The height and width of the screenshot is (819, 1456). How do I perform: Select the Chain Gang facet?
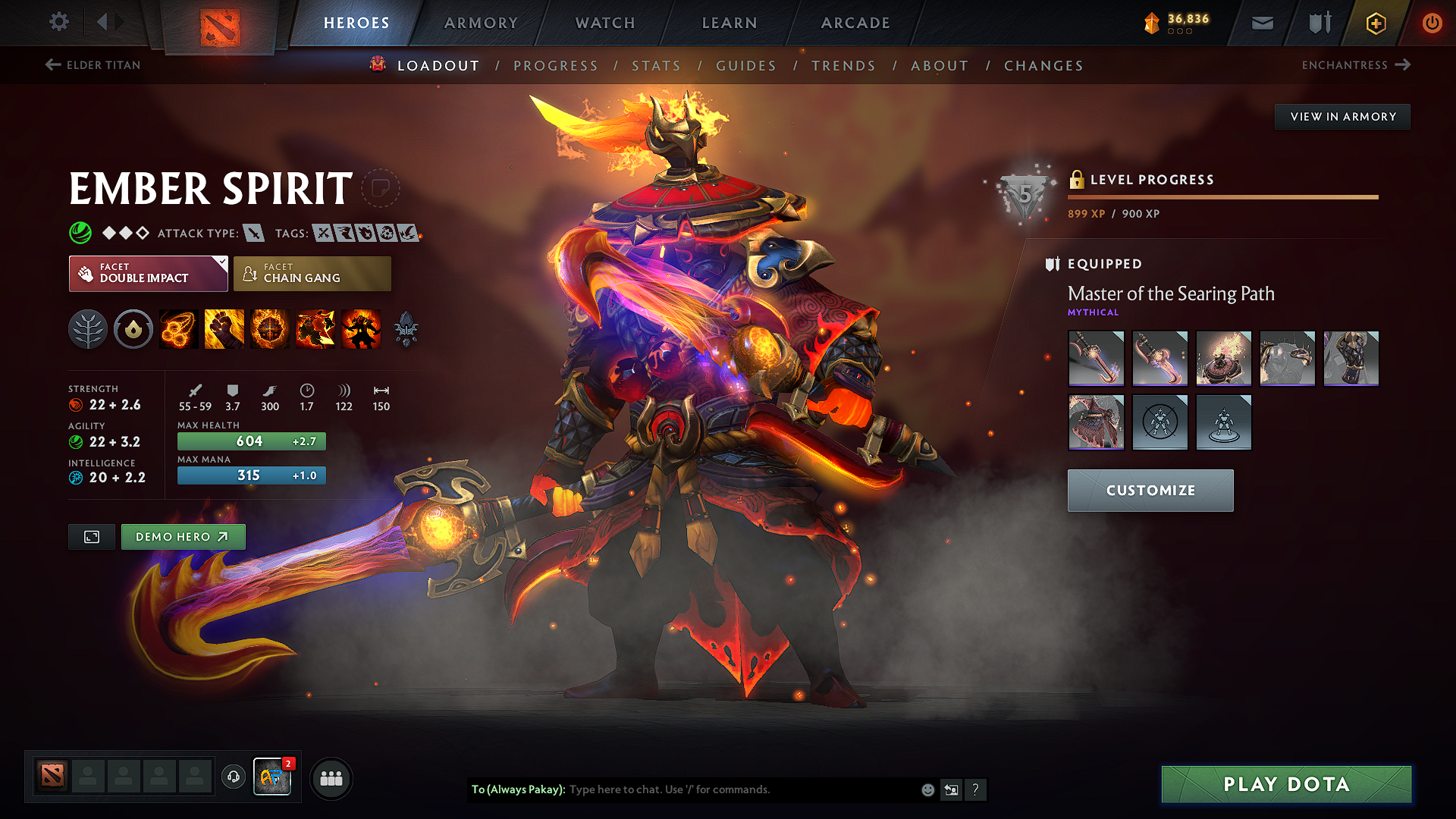pos(312,274)
